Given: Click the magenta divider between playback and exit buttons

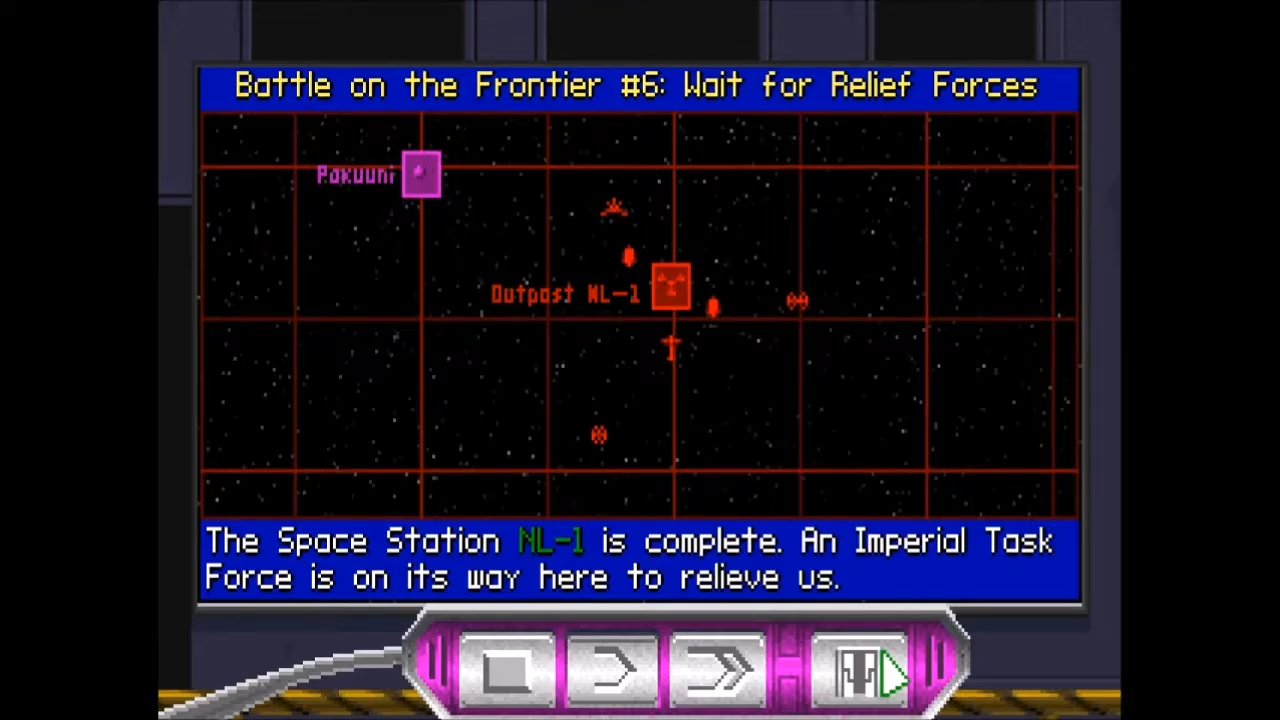Looking at the screenshot, I should pos(790,665).
